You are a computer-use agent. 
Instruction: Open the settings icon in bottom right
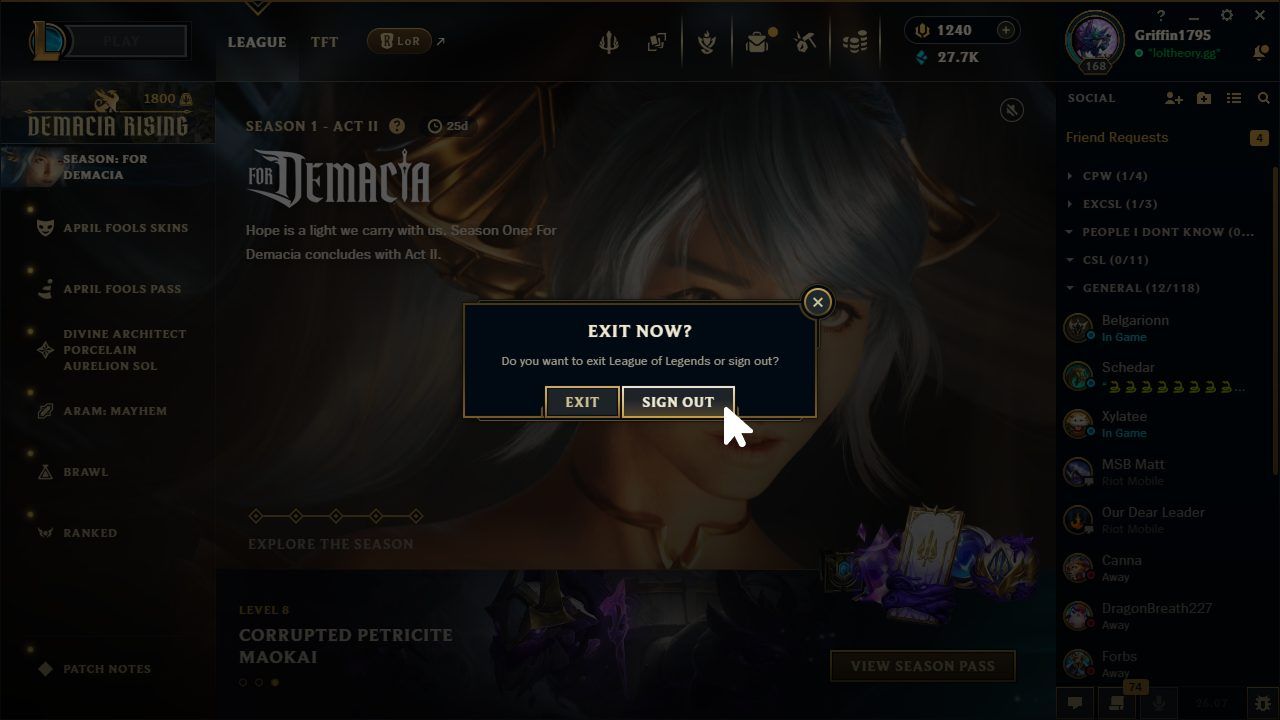pos(1262,703)
